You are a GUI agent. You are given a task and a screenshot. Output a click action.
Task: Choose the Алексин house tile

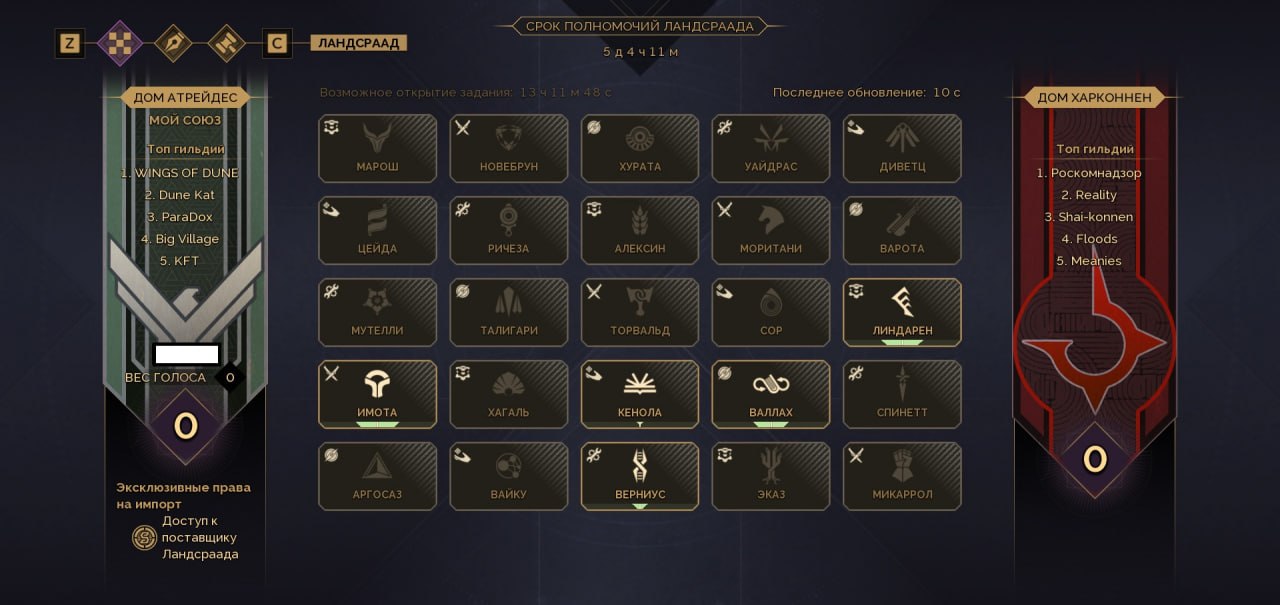[x=640, y=230]
